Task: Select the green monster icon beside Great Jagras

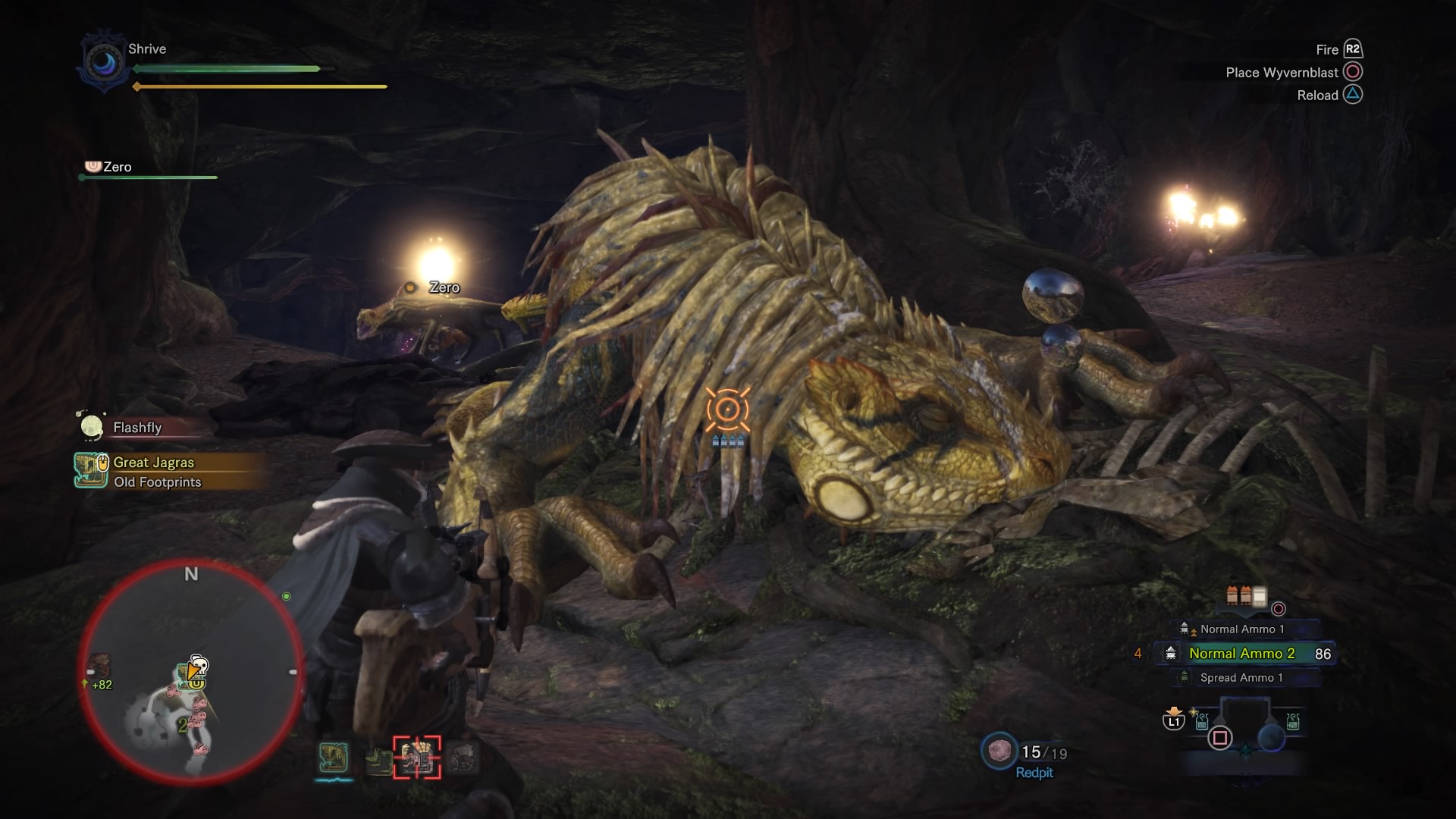Action: click(378, 759)
